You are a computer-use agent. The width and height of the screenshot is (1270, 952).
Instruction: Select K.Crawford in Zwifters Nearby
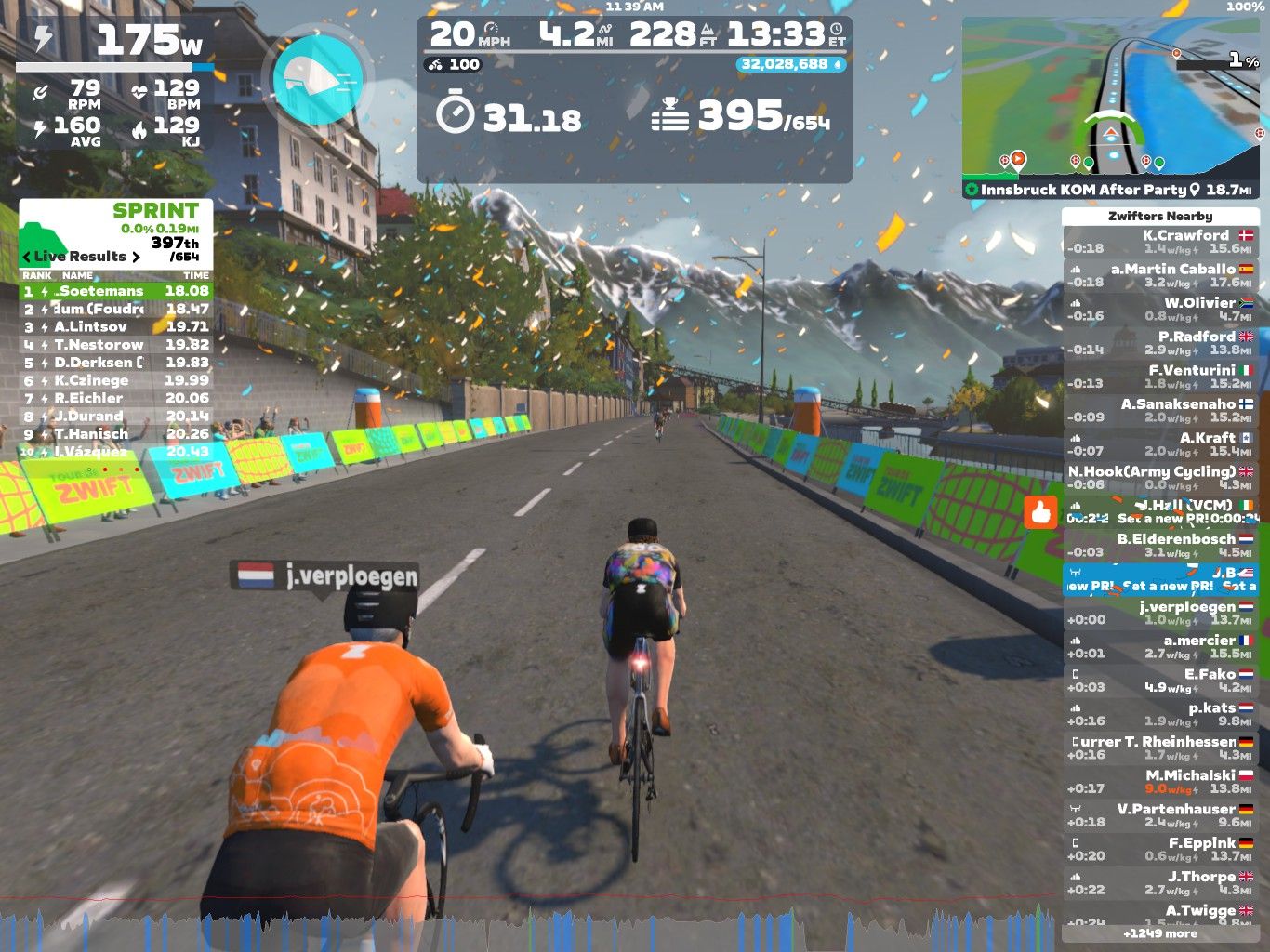pyautogui.click(x=1159, y=242)
